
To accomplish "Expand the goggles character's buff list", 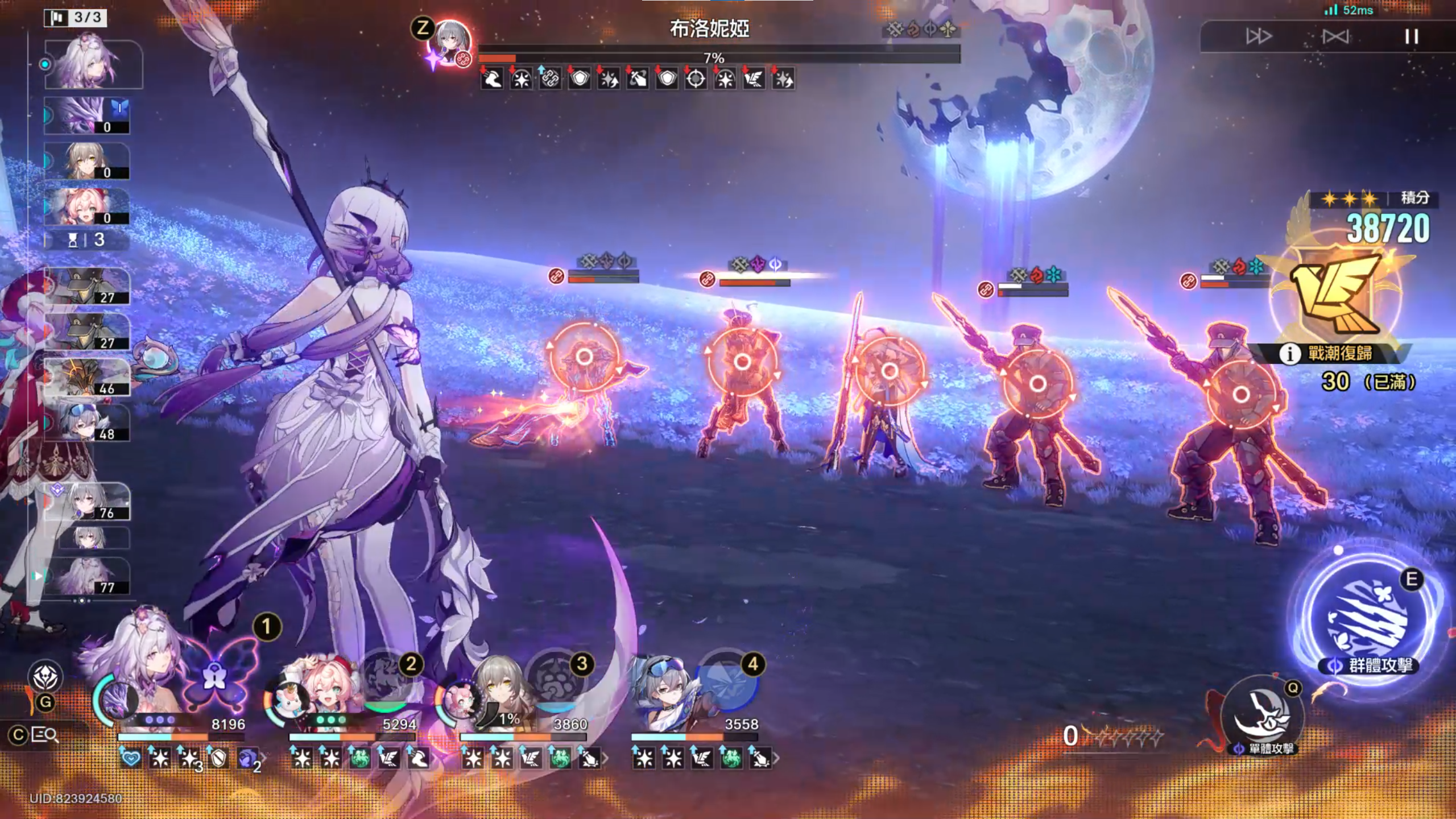I will [776, 758].
